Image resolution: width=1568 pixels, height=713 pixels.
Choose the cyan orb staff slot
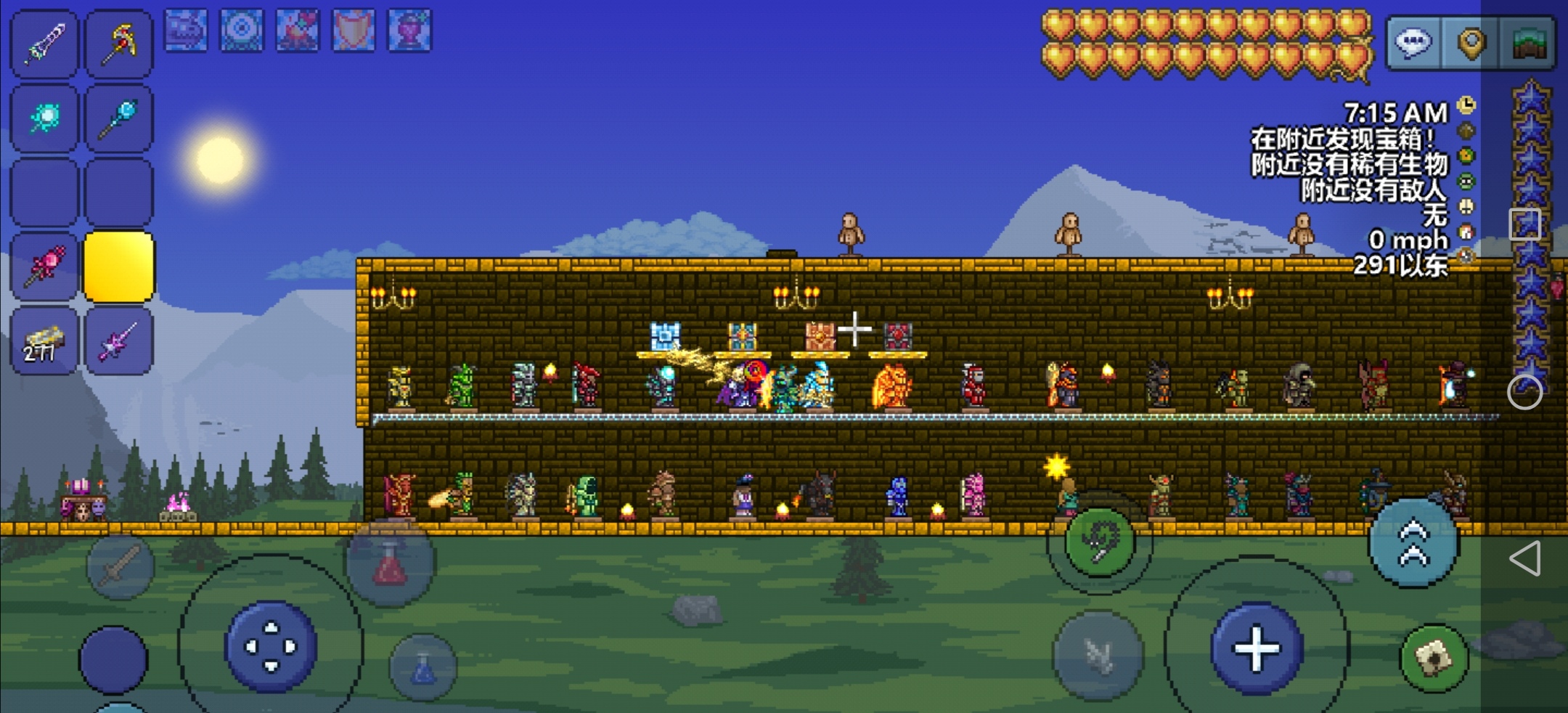coord(44,118)
